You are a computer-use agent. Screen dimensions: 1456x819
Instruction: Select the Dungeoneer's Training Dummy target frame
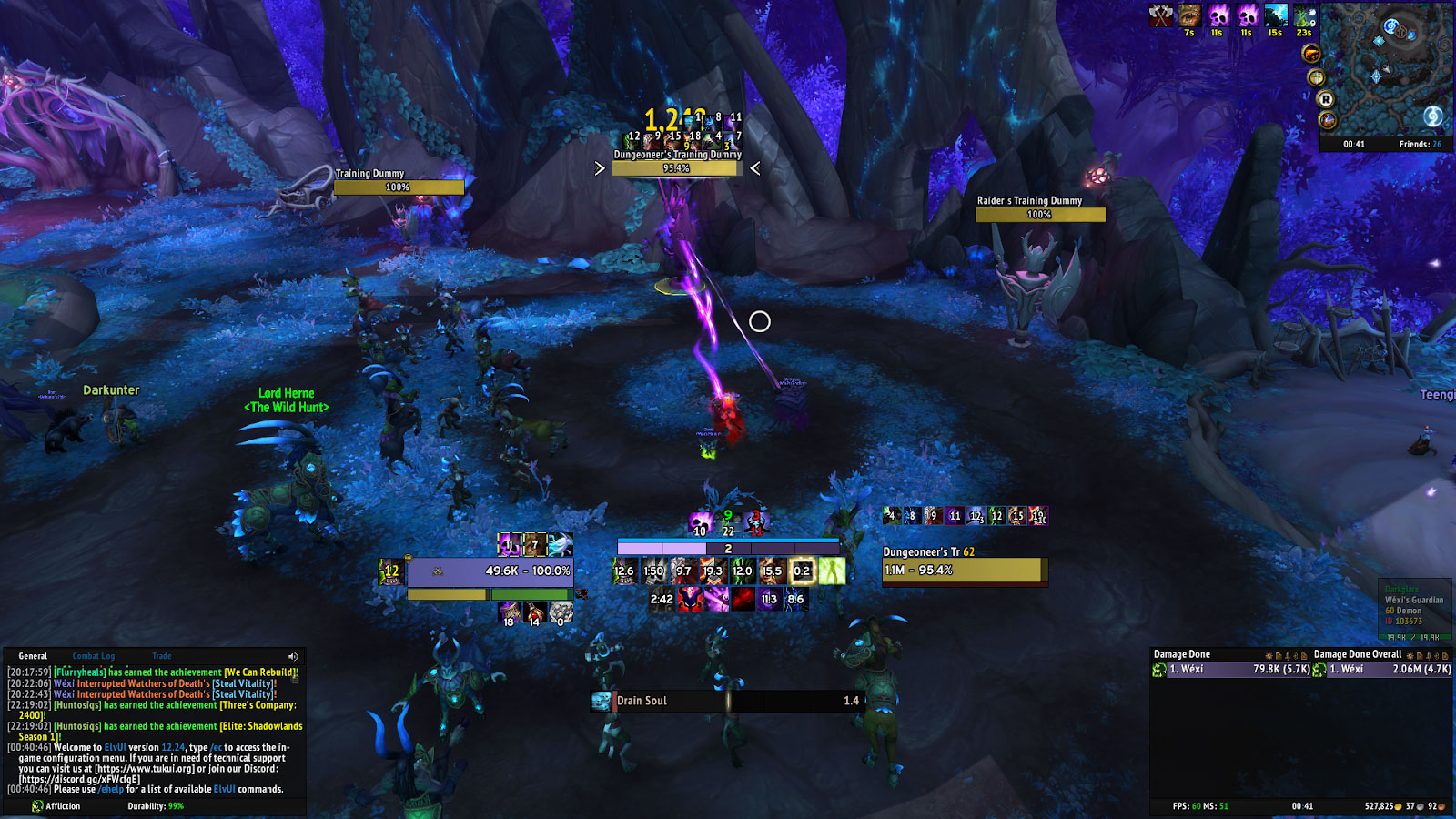pos(963,570)
